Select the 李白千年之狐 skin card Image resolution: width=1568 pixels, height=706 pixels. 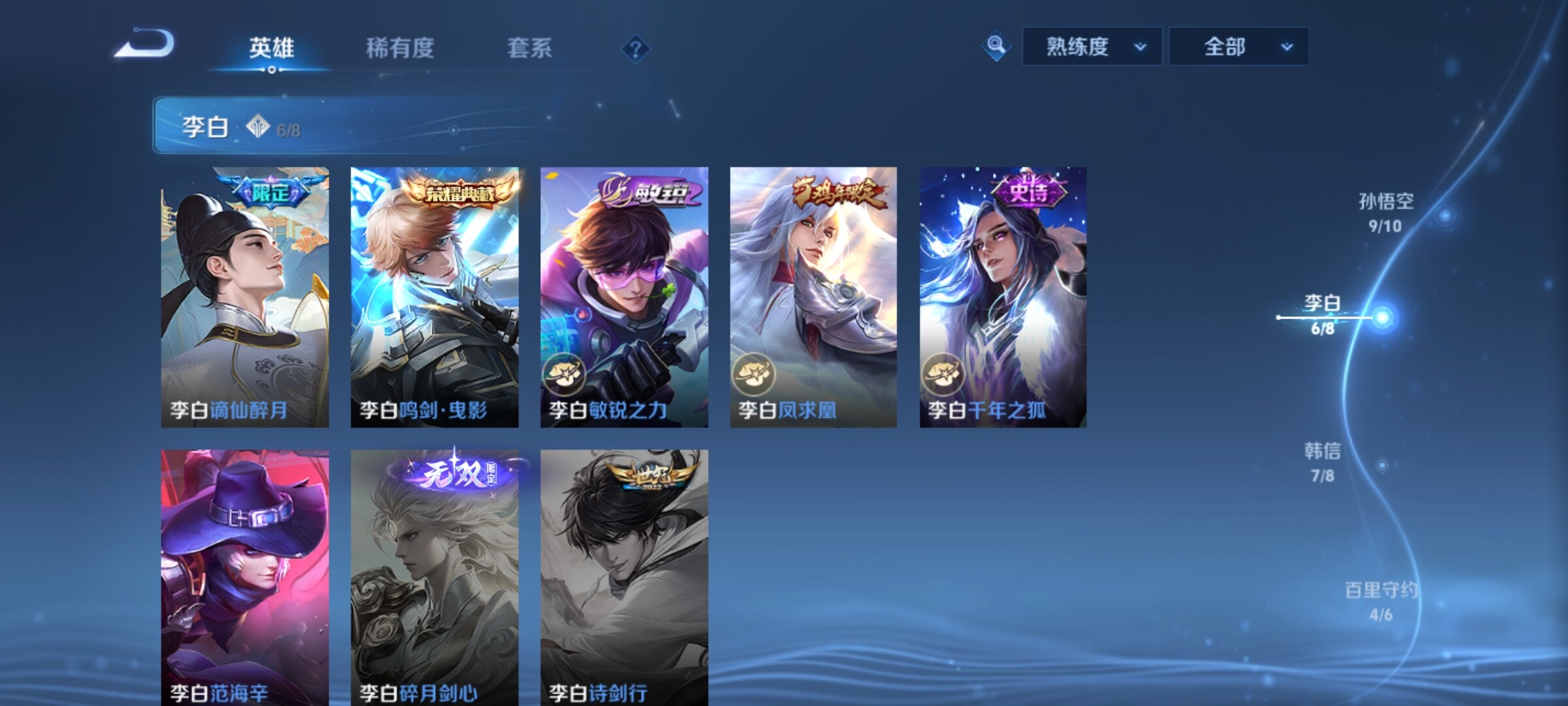click(1003, 297)
